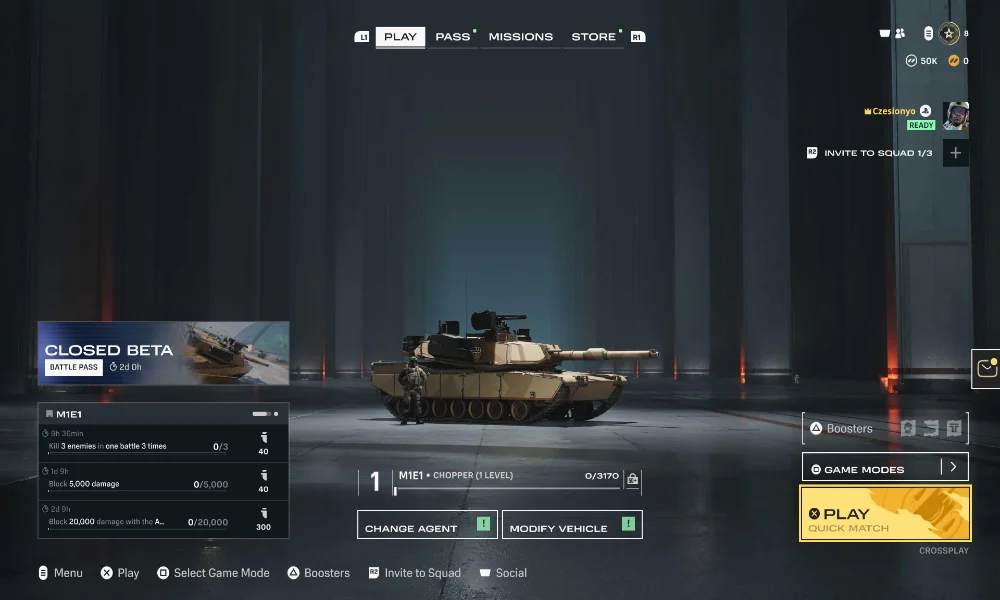Add a squad member with the plus button
The width and height of the screenshot is (1000, 600).
[x=955, y=153]
